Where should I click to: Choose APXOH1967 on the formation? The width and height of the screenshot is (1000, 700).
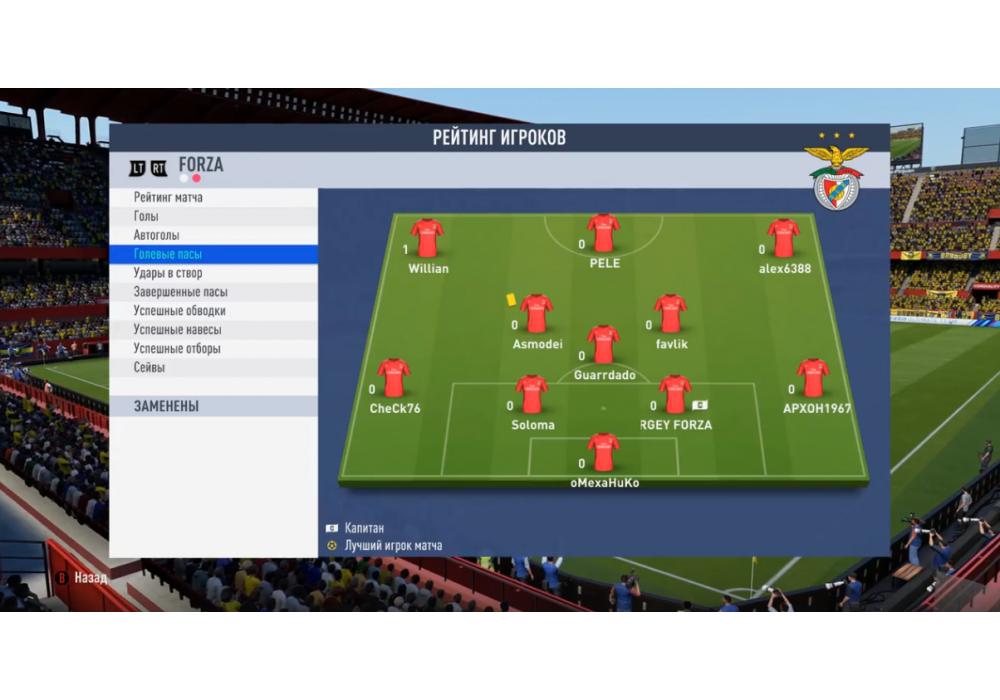(x=812, y=378)
